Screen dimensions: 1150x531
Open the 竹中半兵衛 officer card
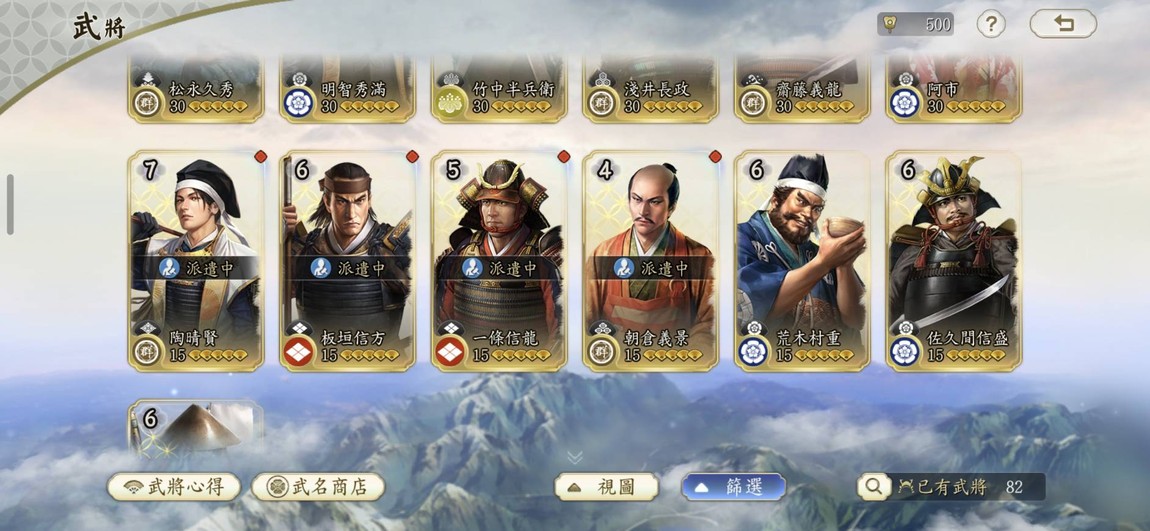tap(500, 90)
